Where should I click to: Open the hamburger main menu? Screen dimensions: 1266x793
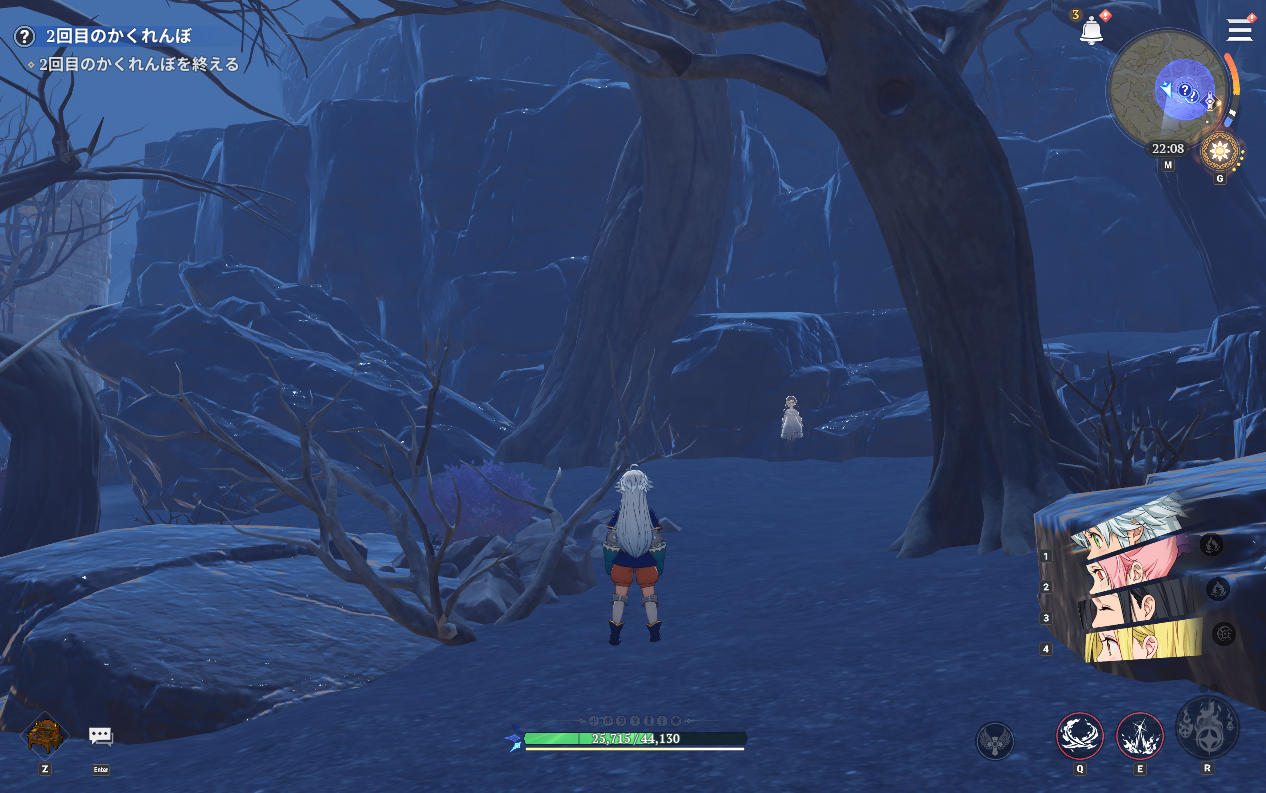(1240, 30)
